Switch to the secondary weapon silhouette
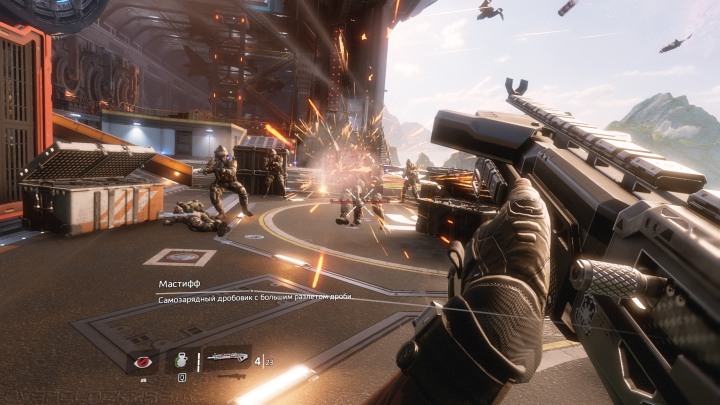 231,377
